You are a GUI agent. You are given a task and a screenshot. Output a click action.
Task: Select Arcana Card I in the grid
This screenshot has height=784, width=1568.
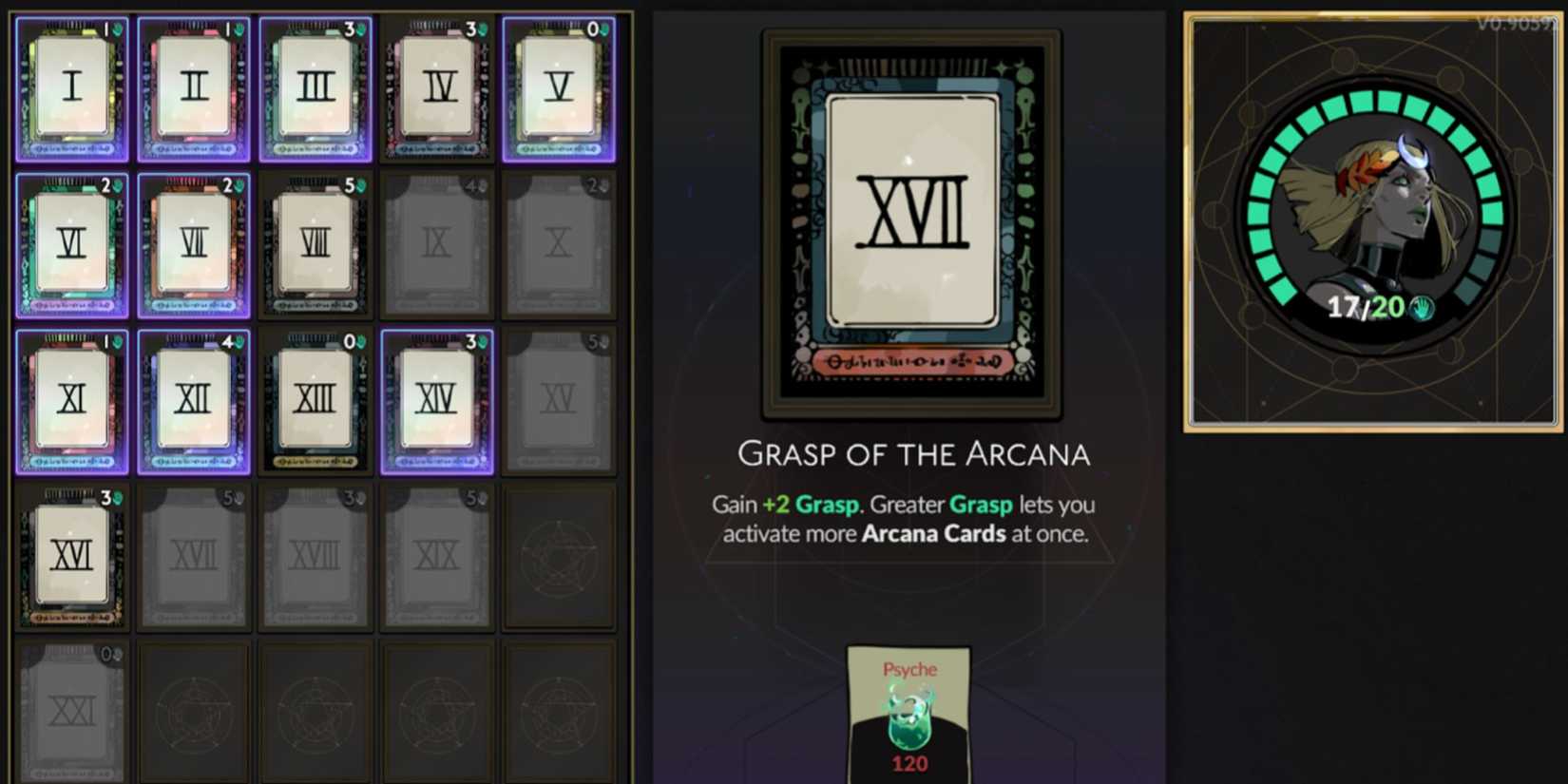[x=71, y=87]
